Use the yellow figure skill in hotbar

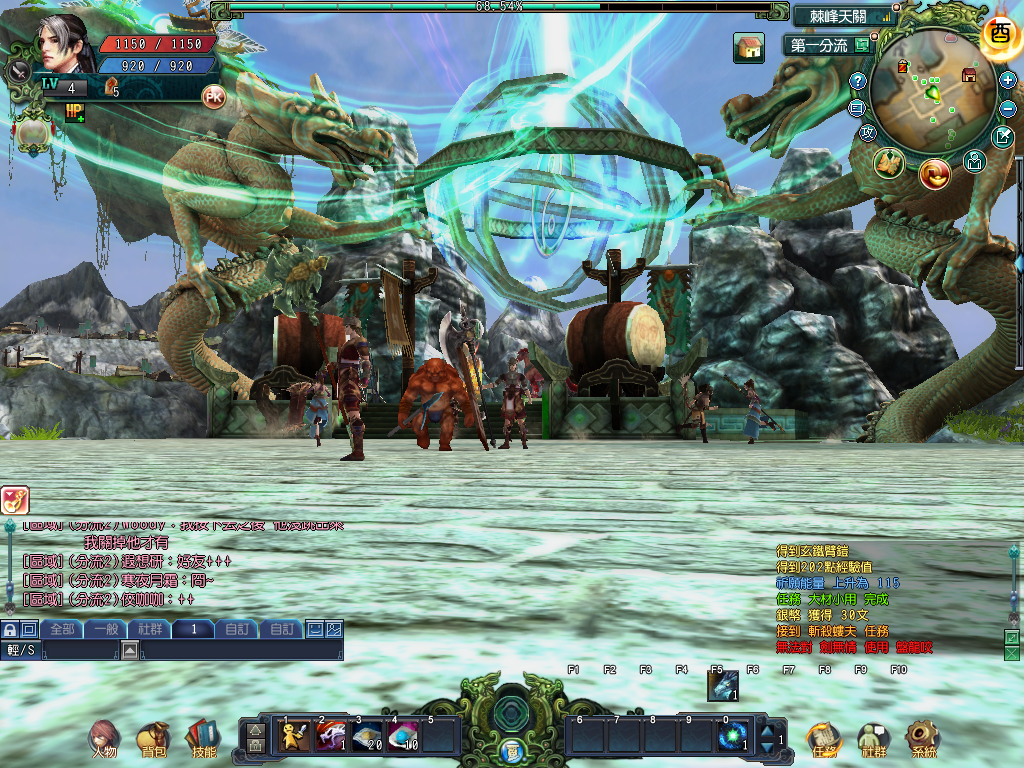294,737
